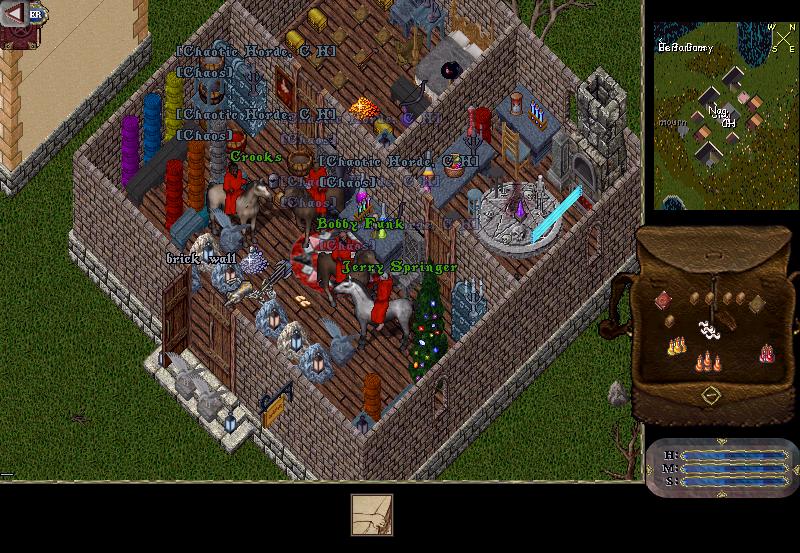Click the tan book in the backpack

[757, 304]
